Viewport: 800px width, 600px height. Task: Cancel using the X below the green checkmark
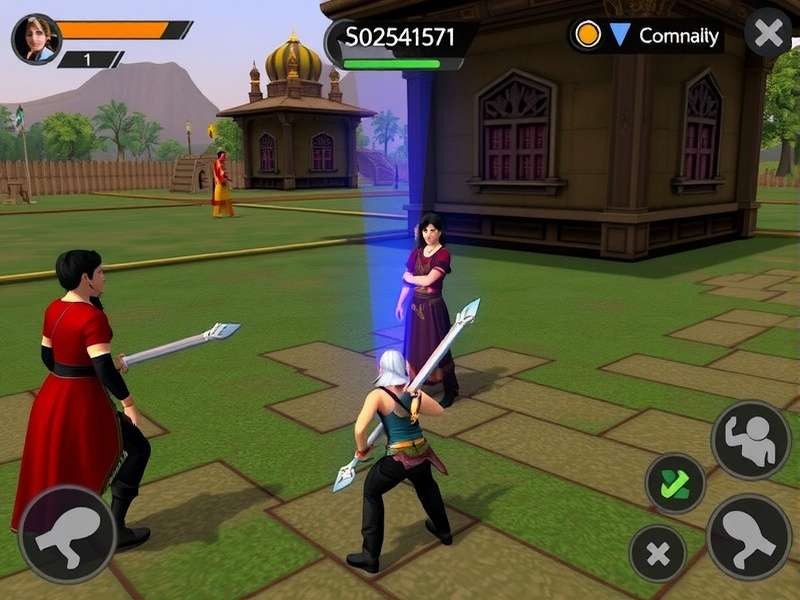[657, 554]
